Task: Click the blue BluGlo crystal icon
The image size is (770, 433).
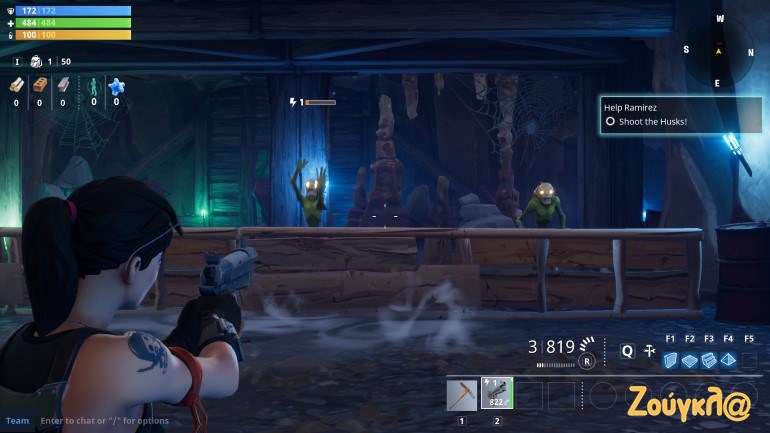Action: (x=116, y=86)
